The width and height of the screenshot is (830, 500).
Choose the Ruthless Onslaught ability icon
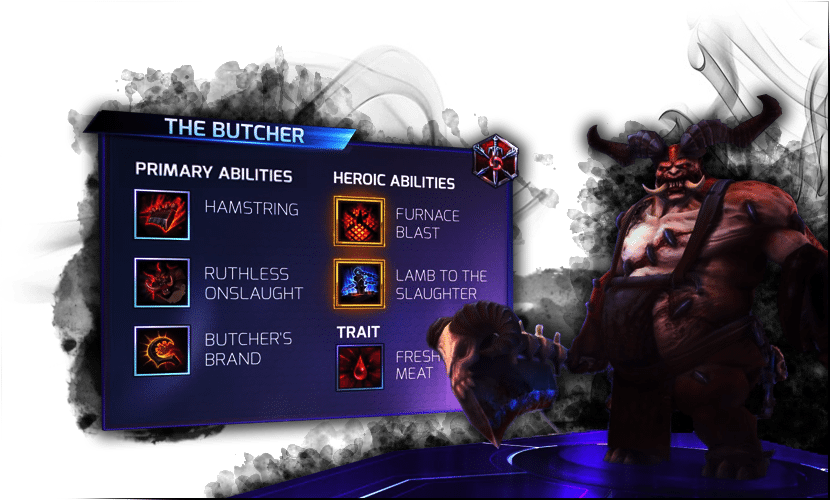point(161,283)
